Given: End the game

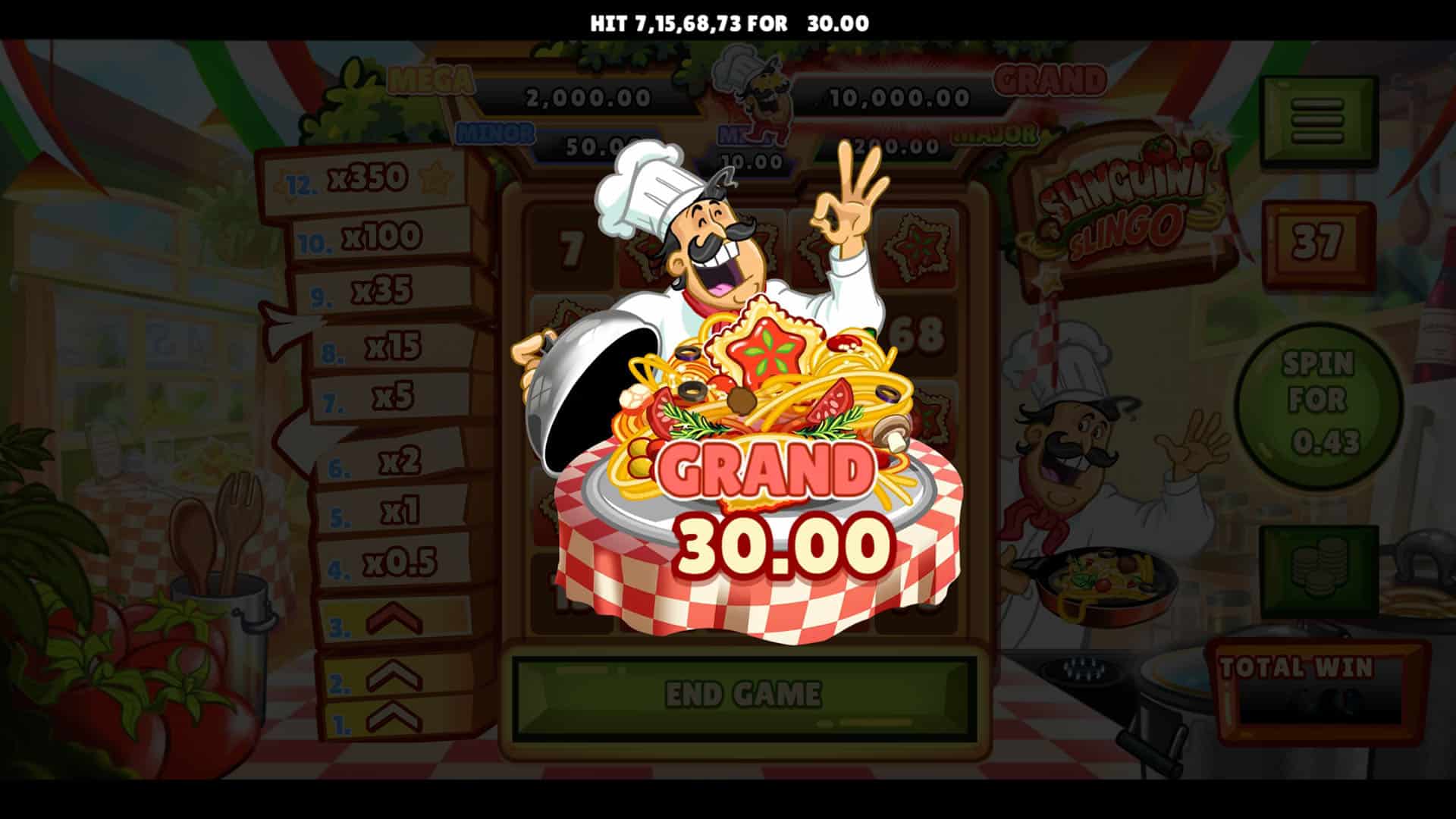Looking at the screenshot, I should pyautogui.click(x=743, y=695).
